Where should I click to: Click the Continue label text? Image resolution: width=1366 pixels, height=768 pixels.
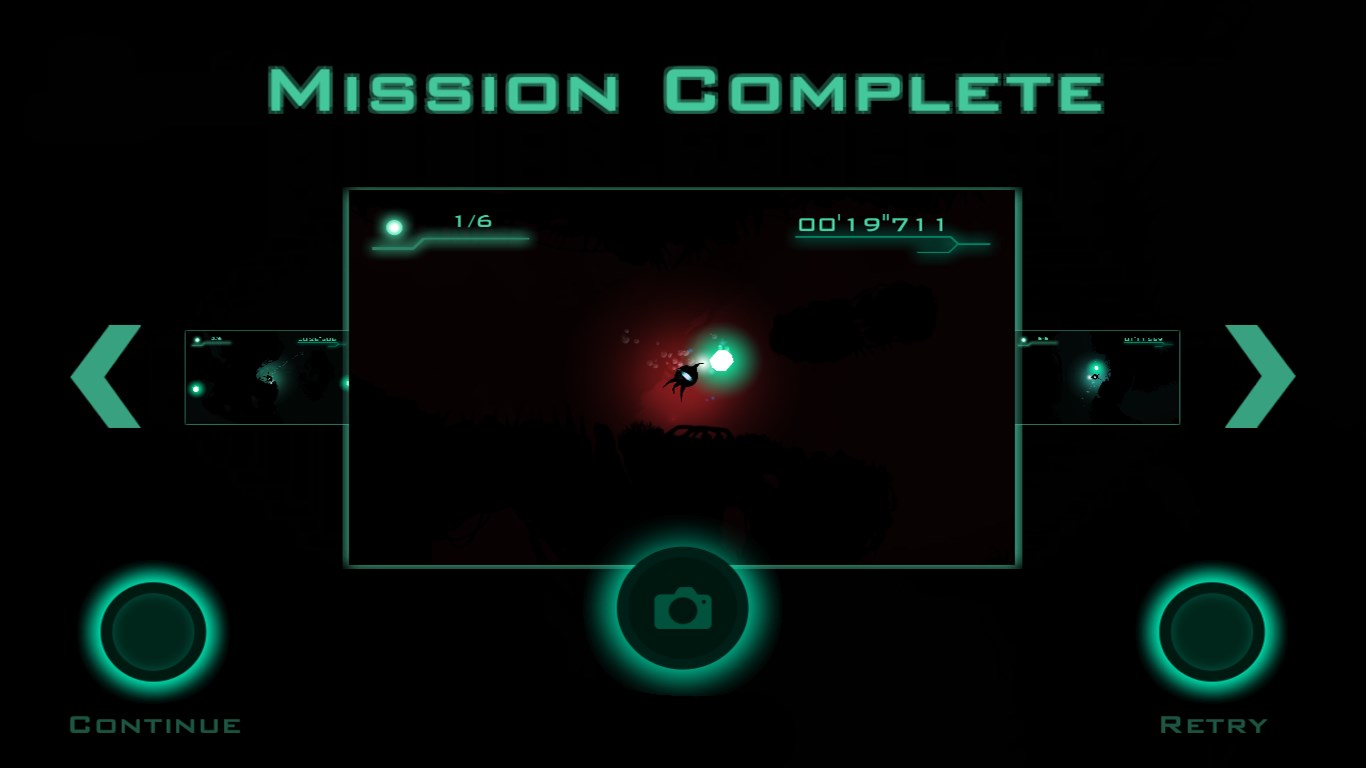[x=155, y=724]
